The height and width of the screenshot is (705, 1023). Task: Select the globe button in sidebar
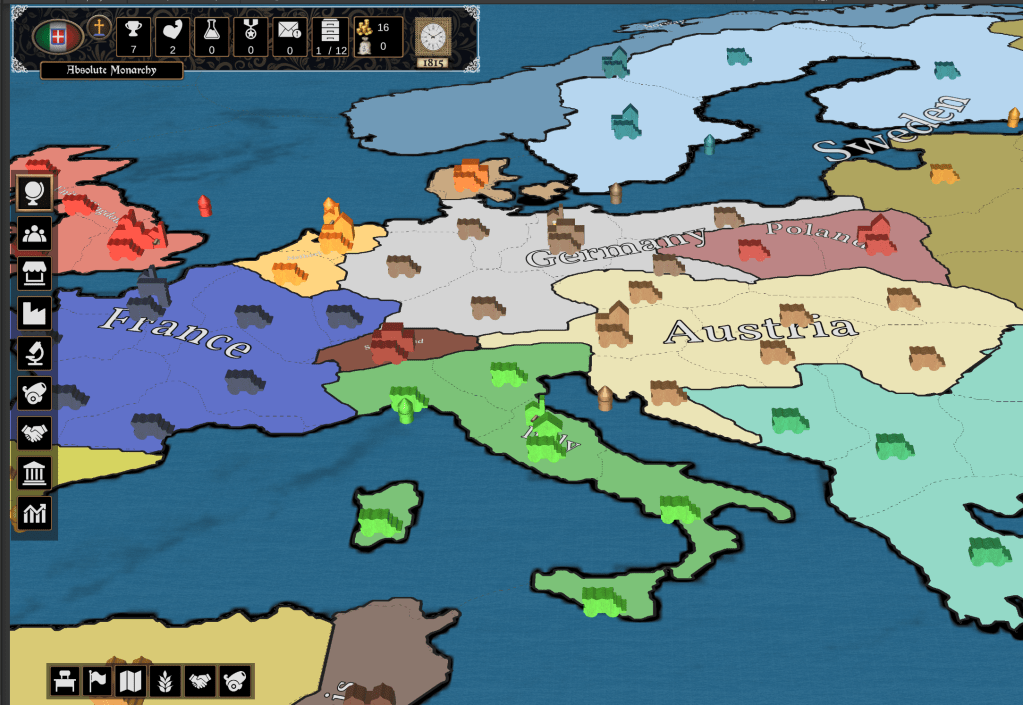[35, 192]
